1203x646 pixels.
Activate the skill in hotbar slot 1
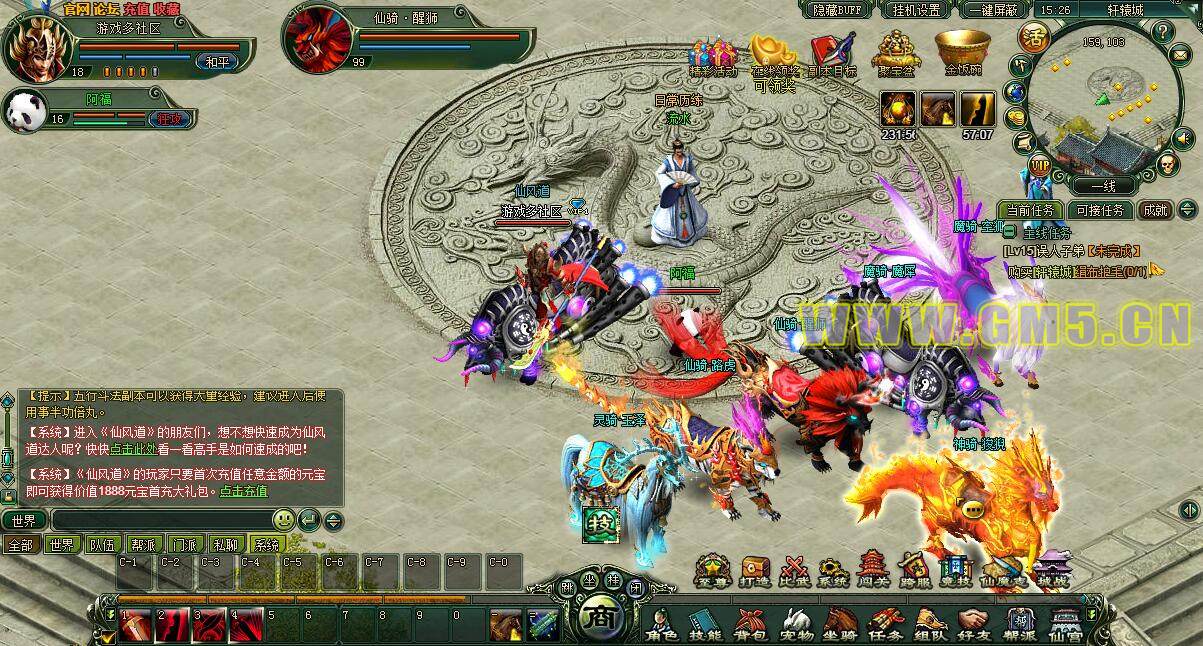click(x=135, y=625)
